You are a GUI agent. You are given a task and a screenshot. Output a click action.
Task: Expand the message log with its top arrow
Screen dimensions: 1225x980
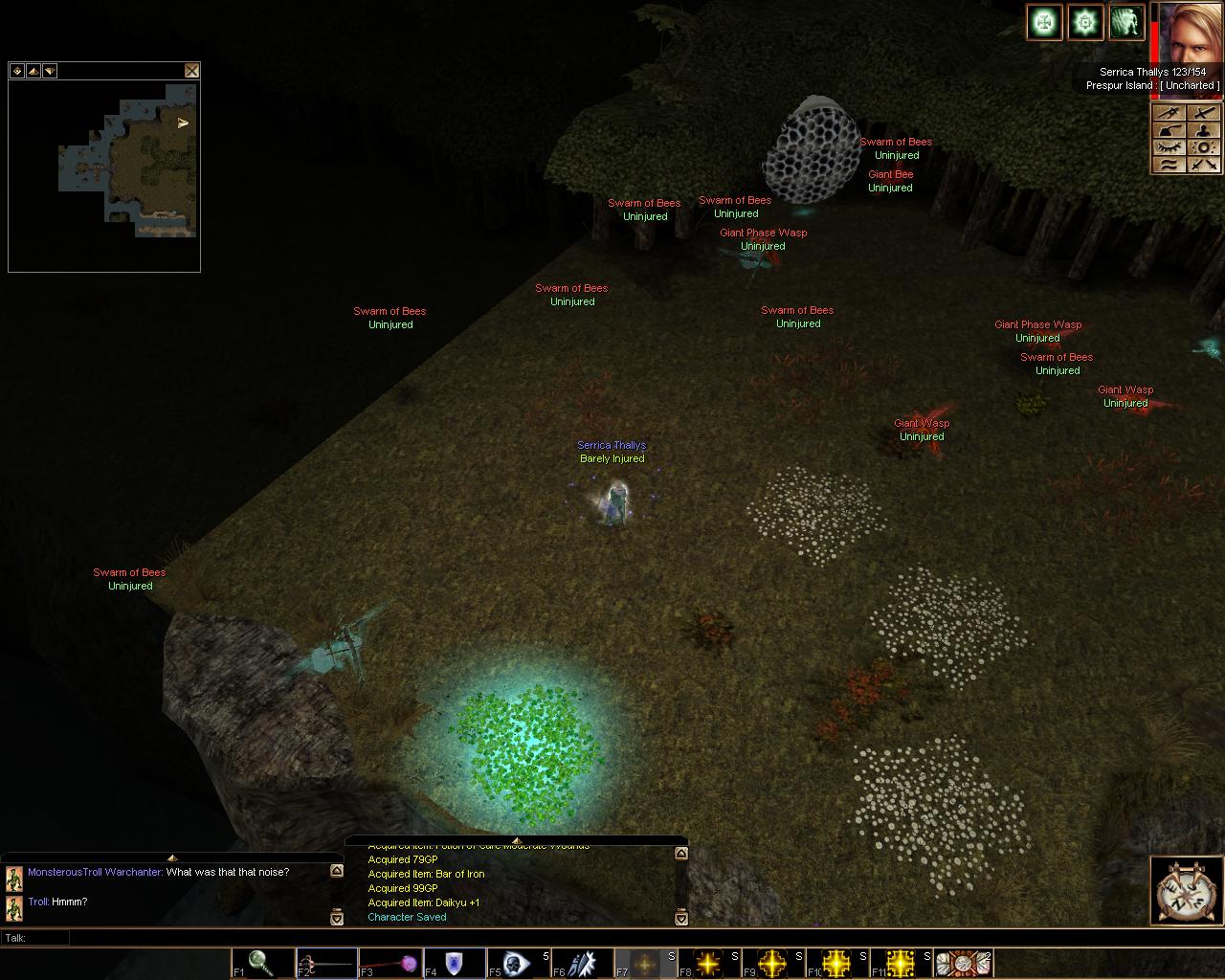[x=516, y=841]
